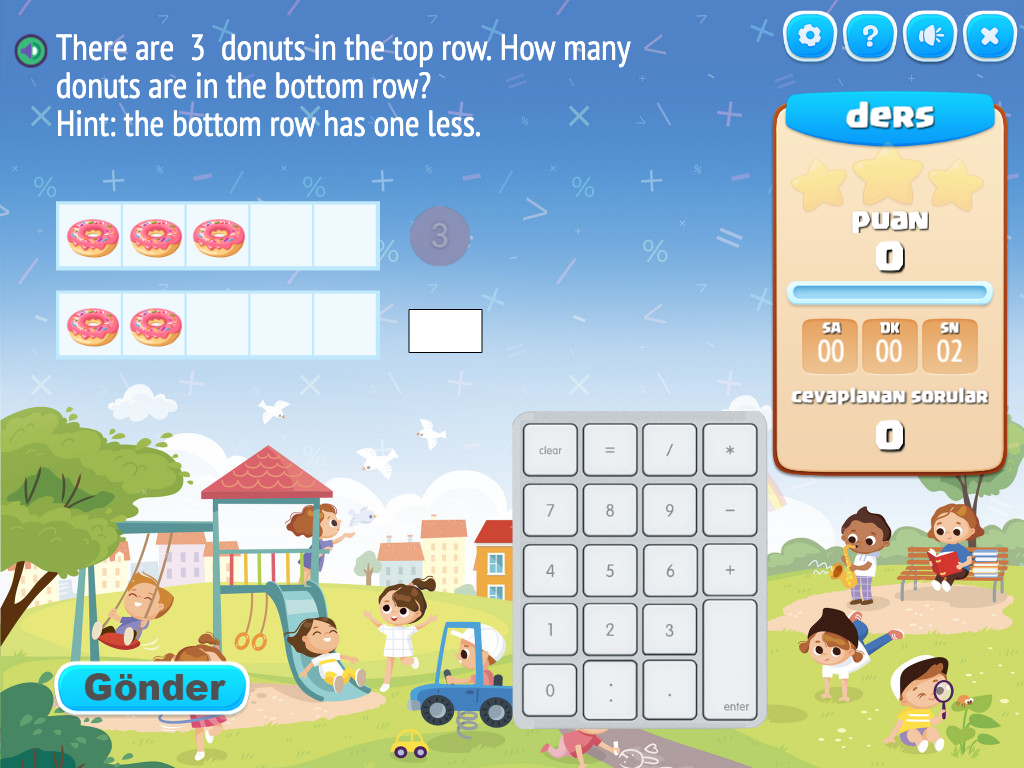Toggle the sound speaker button
Screen dimensions: 1024x768
(x=930, y=37)
